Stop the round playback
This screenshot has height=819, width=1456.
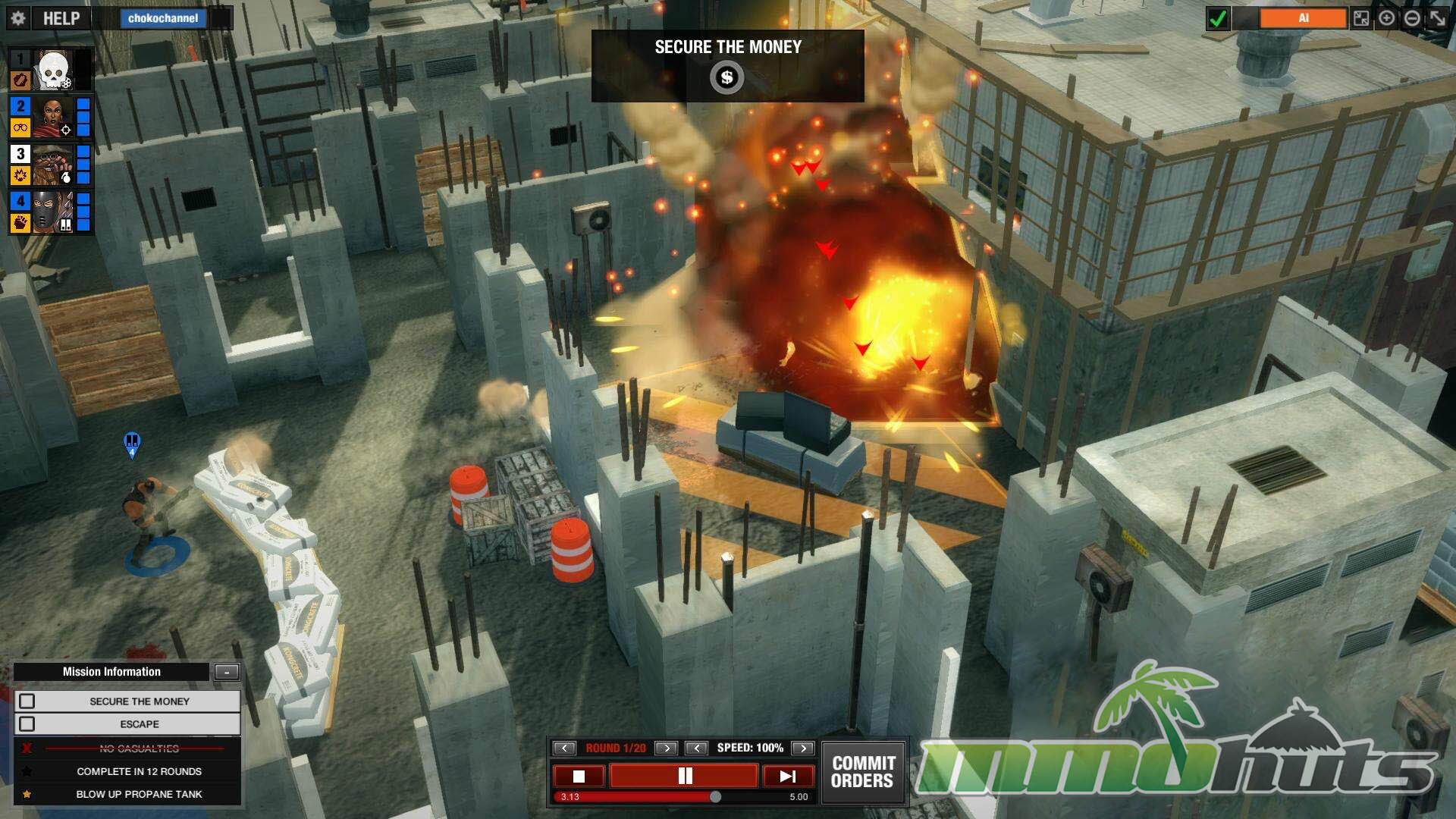[x=579, y=776]
